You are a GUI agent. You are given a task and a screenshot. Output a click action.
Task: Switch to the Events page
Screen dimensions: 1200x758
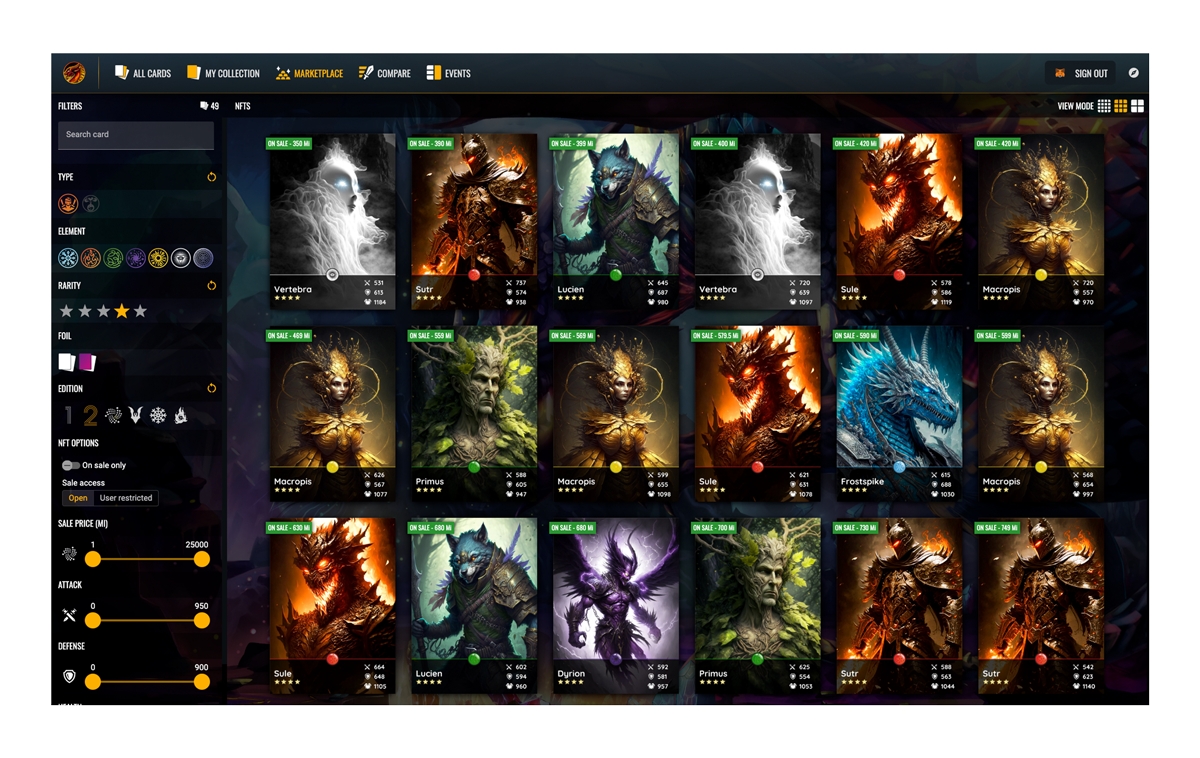point(448,73)
